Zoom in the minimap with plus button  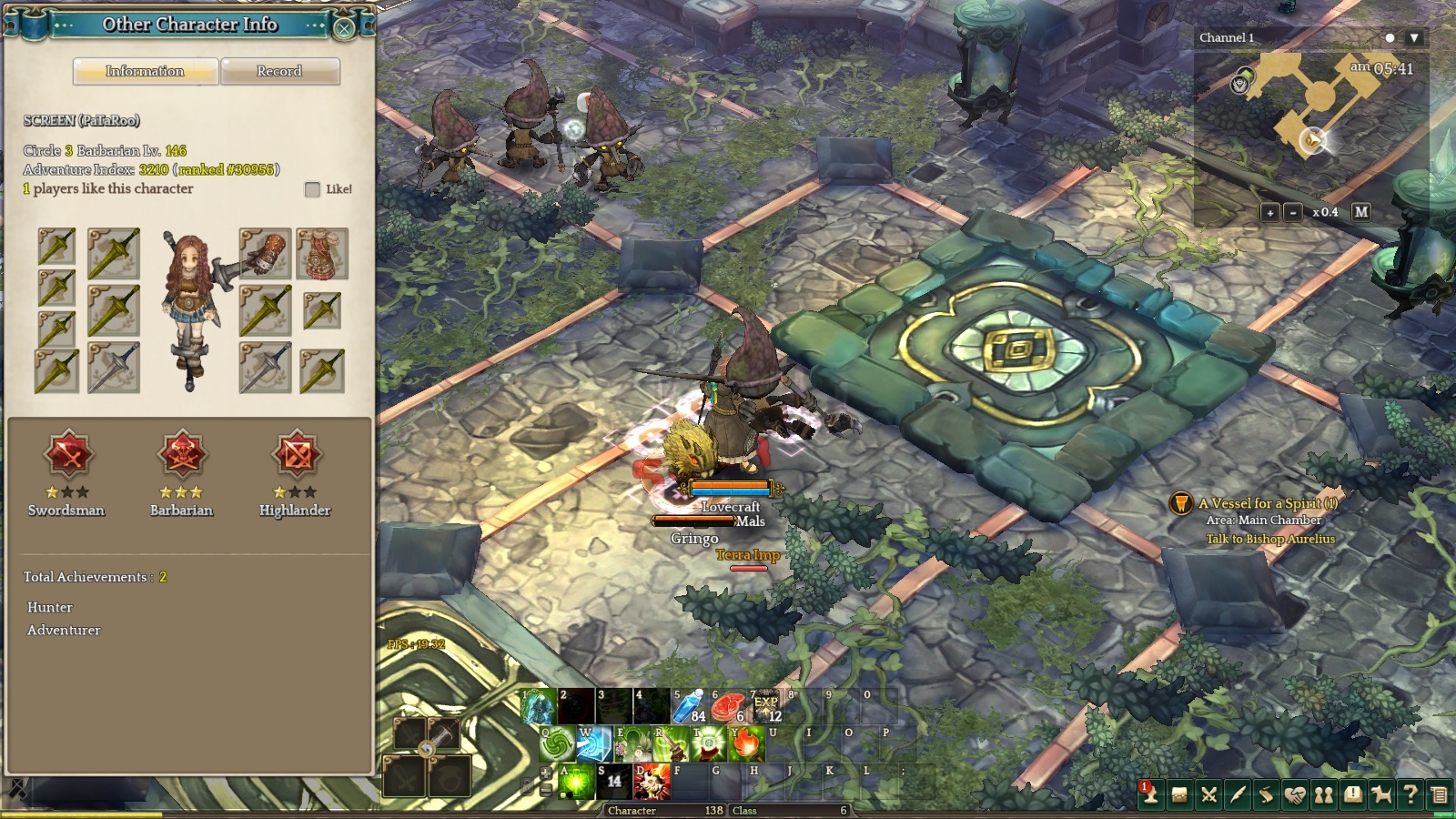click(x=1269, y=212)
